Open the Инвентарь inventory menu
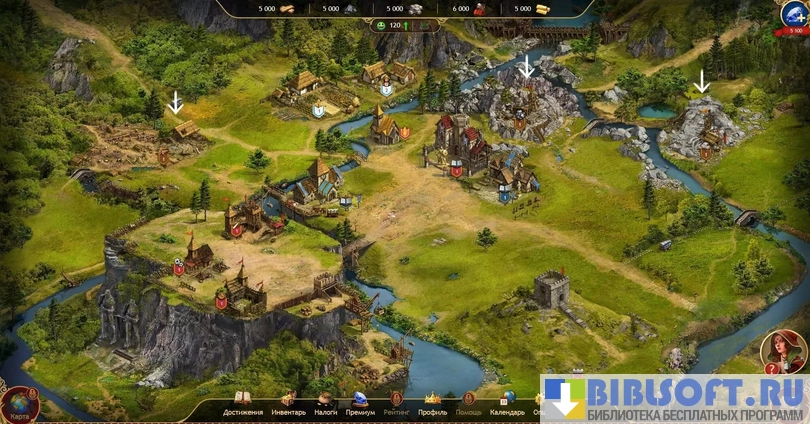810x424 pixels. [x=290, y=404]
